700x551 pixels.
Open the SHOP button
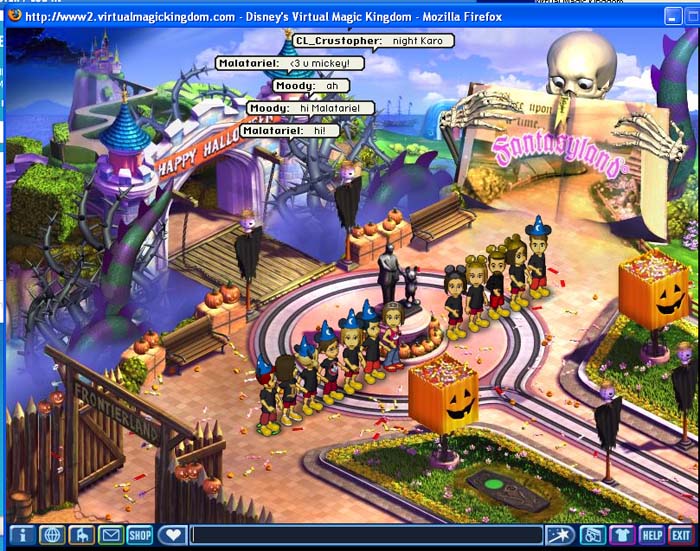click(140, 535)
